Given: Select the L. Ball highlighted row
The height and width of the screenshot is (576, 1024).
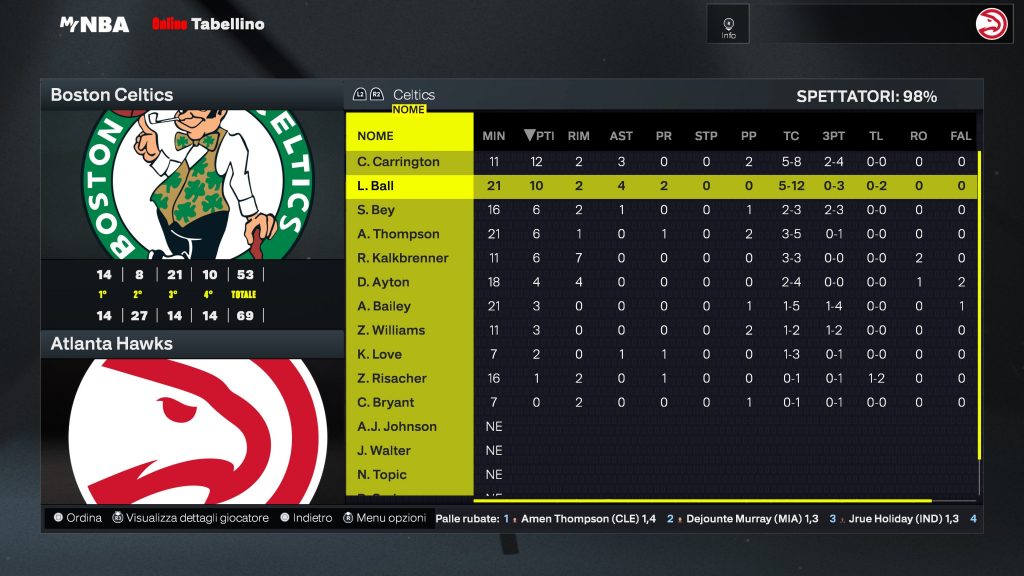Looking at the screenshot, I should (x=376, y=186).
